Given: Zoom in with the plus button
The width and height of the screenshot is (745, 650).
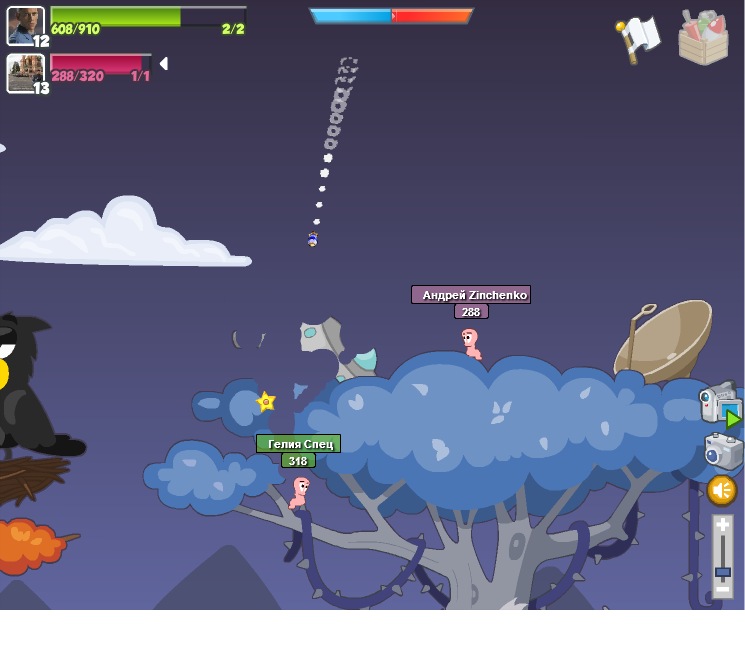Looking at the screenshot, I should [x=722, y=525].
